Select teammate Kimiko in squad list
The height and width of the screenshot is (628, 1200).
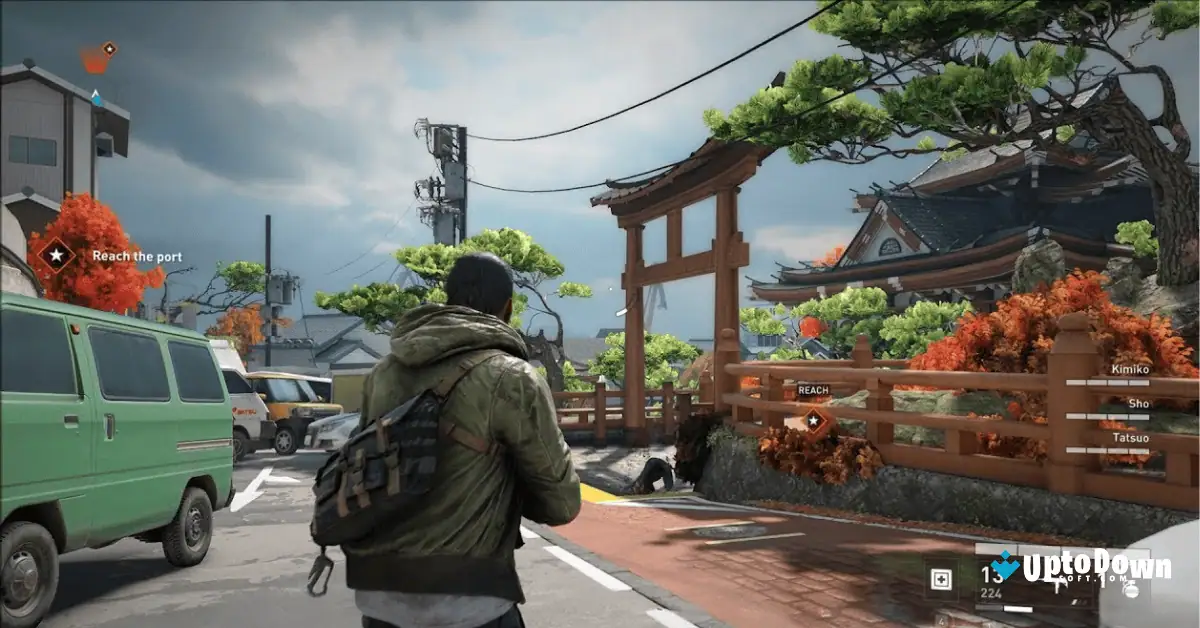point(1130,369)
